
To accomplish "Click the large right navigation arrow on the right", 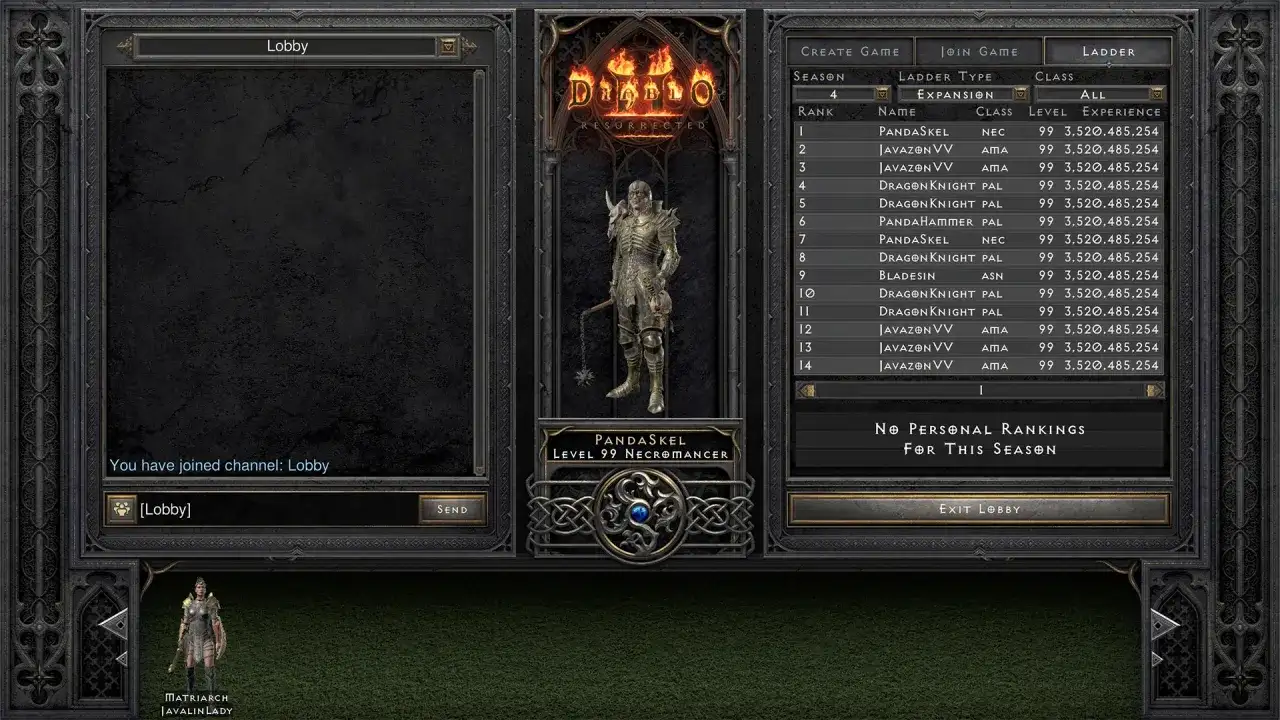I will click(1166, 623).
